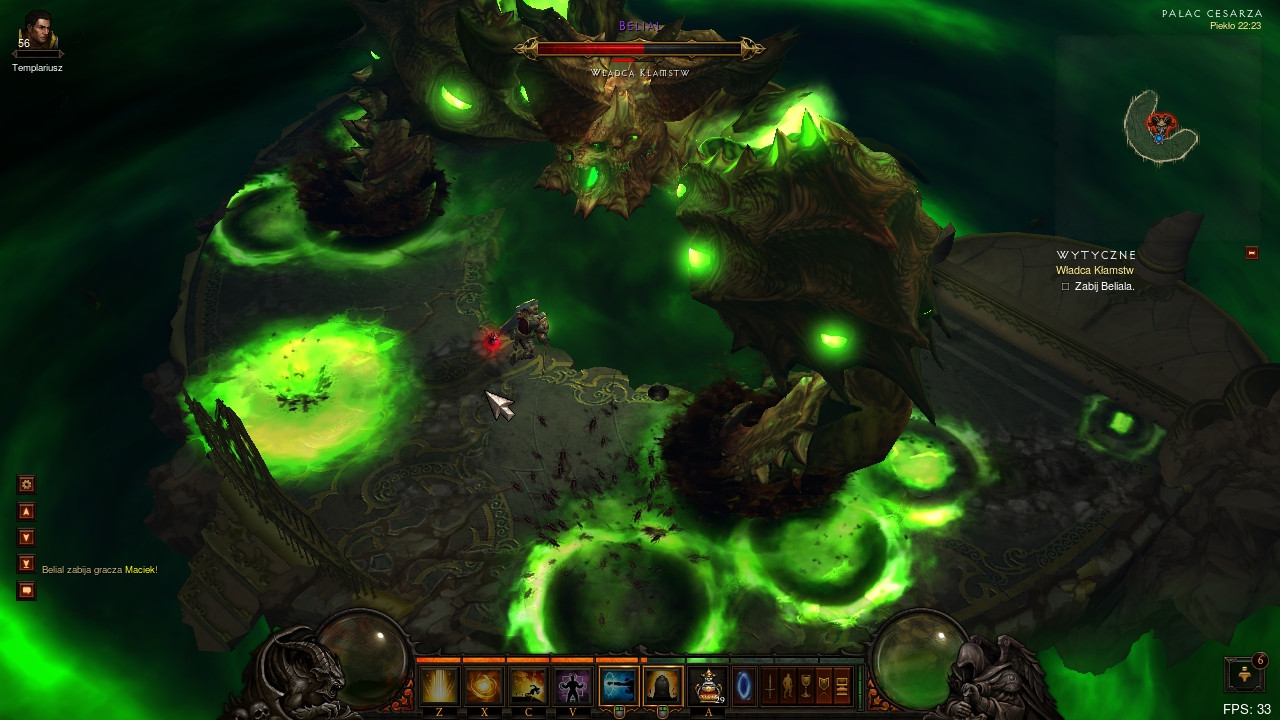Collapse the Wytyczne objectives tracker
Viewport: 1280px width, 720px height.
(x=1251, y=253)
